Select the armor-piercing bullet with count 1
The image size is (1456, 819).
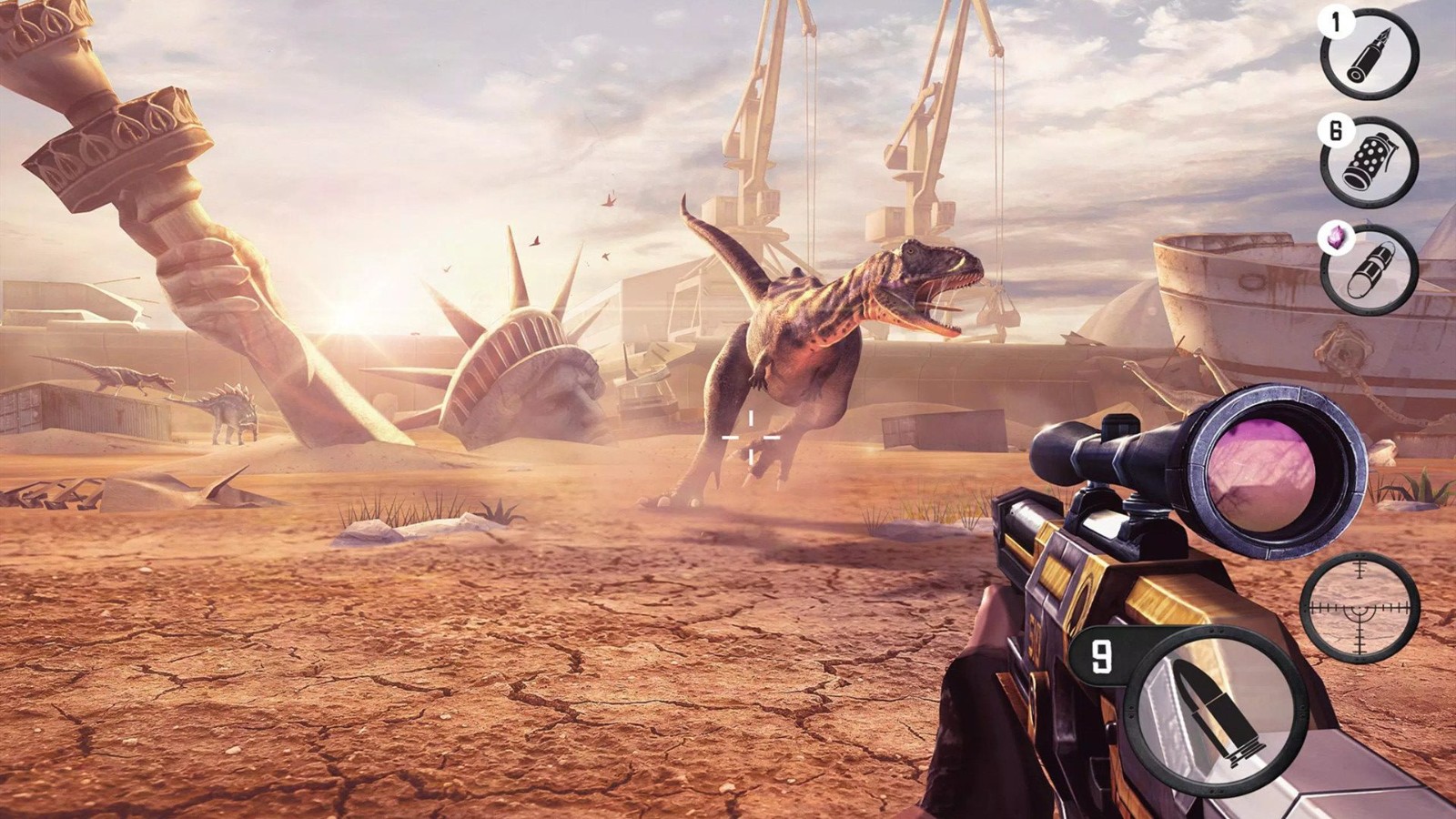[x=1370, y=53]
